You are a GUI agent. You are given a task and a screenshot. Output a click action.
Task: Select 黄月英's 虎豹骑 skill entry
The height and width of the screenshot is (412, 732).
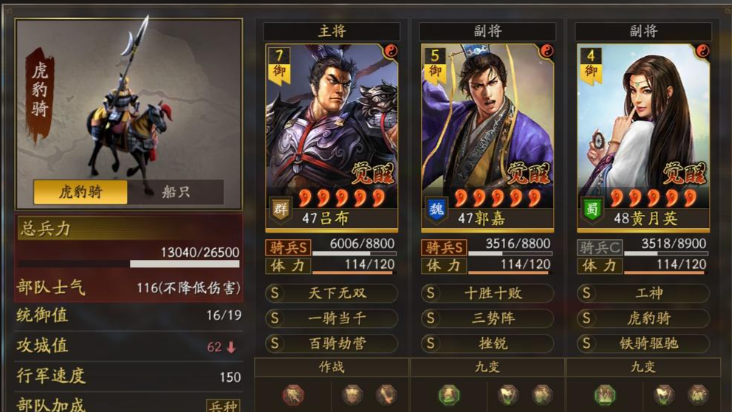(x=643, y=318)
